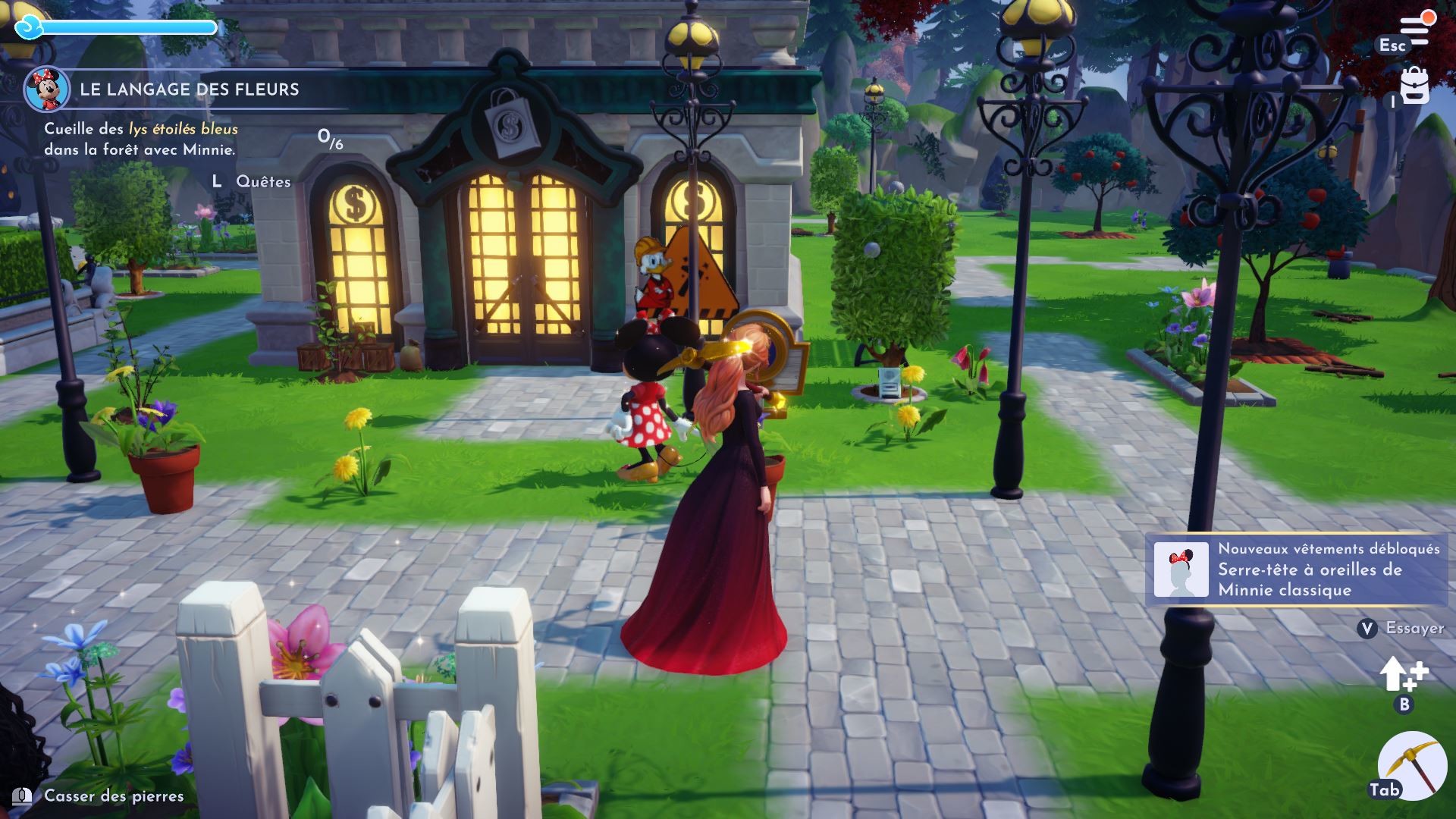
Task: Click the 0/6 quest progress counter
Action: (x=329, y=139)
